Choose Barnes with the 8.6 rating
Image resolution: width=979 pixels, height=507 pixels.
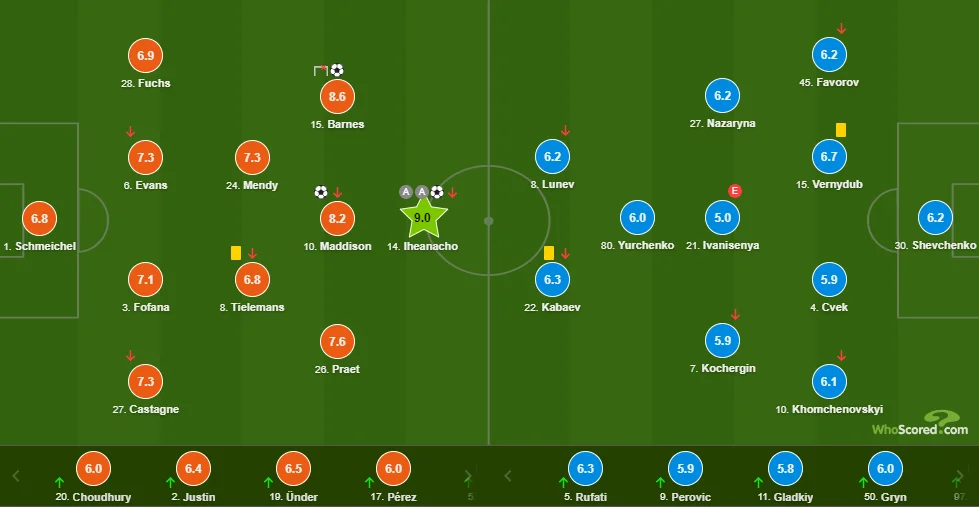337,97
